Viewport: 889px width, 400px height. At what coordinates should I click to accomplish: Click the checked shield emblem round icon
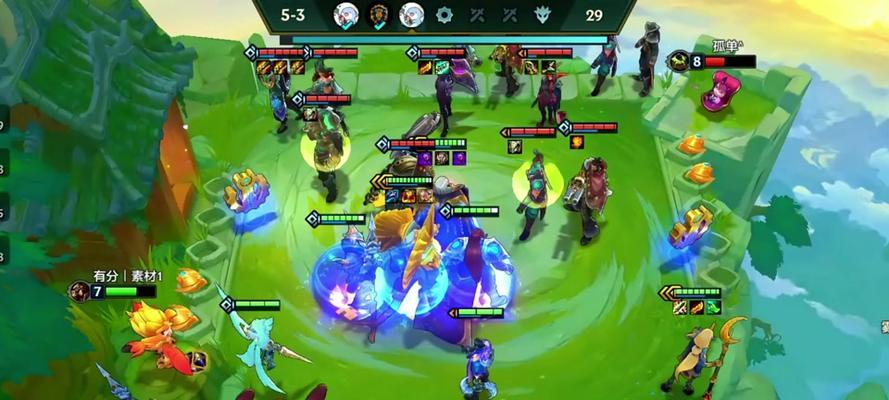point(379,15)
